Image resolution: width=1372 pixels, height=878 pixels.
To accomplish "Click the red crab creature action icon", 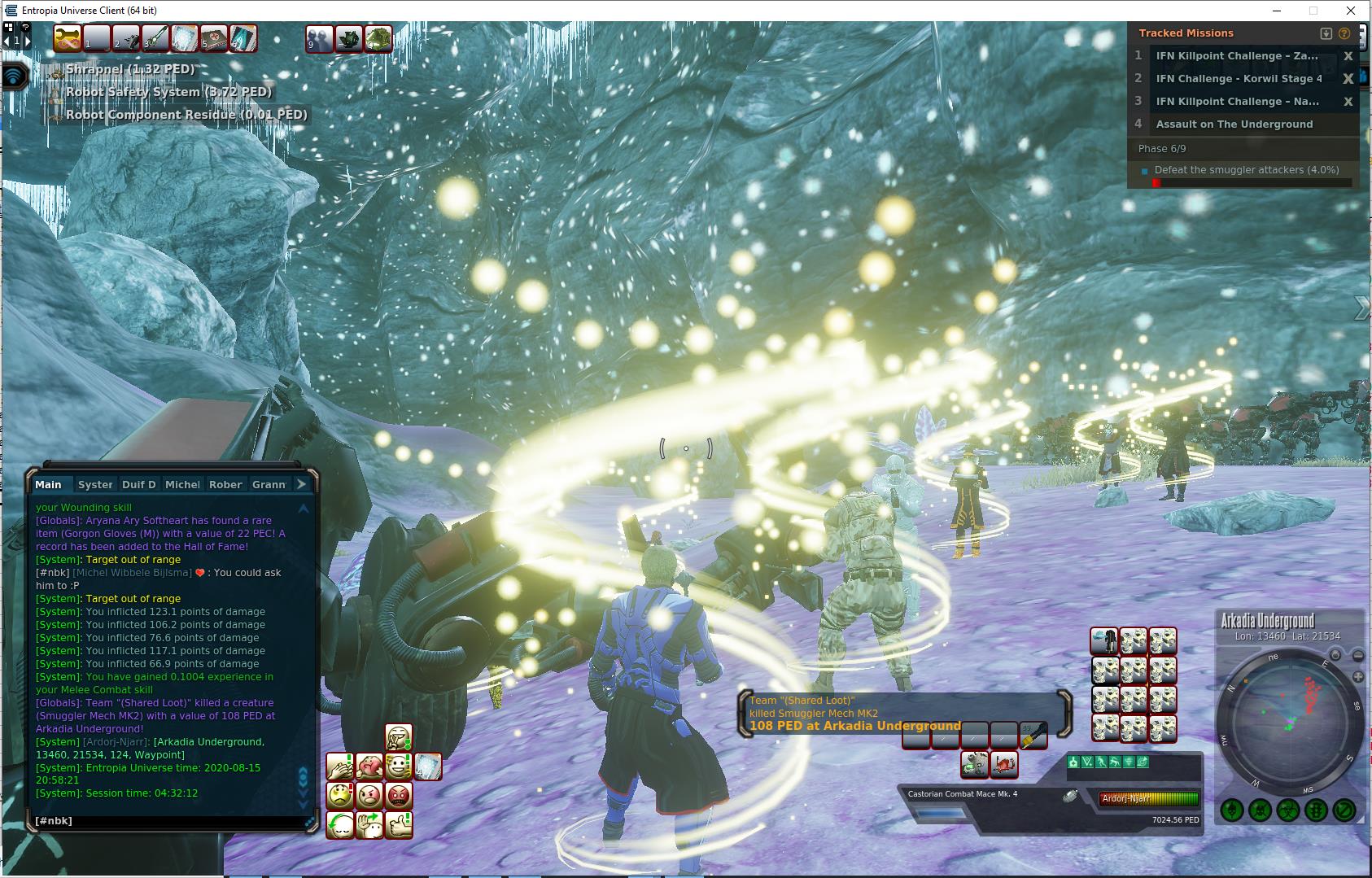I will 1004,764.
